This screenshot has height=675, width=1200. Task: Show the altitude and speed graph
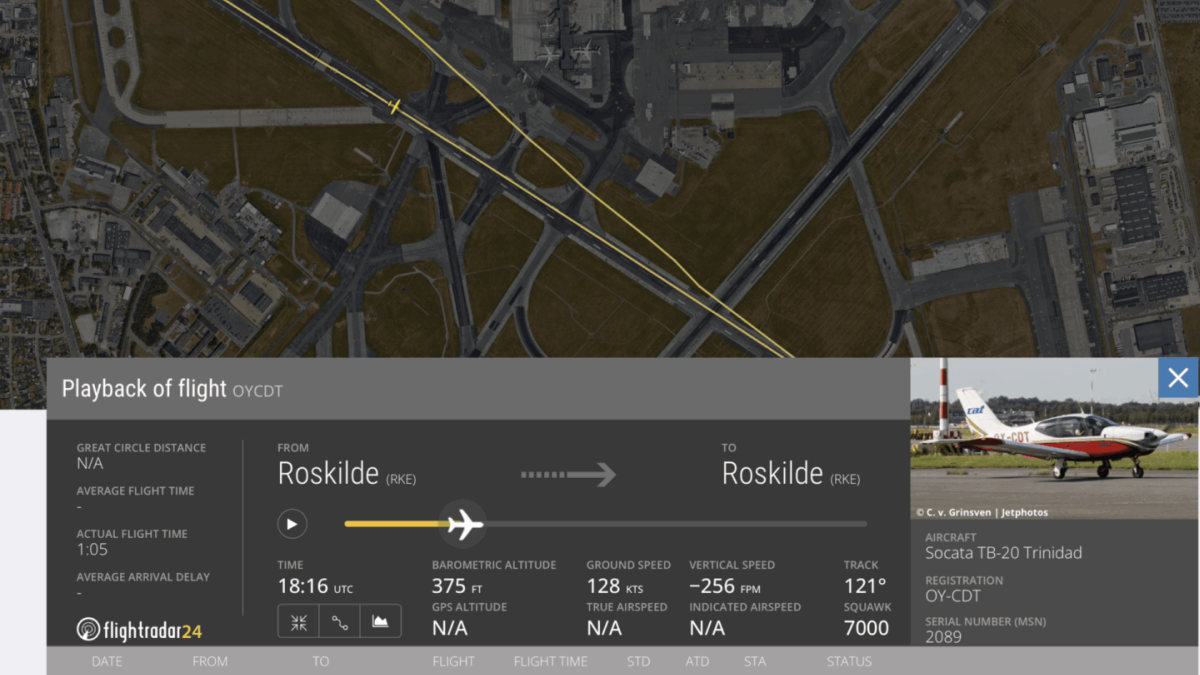click(x=380, y=621)
